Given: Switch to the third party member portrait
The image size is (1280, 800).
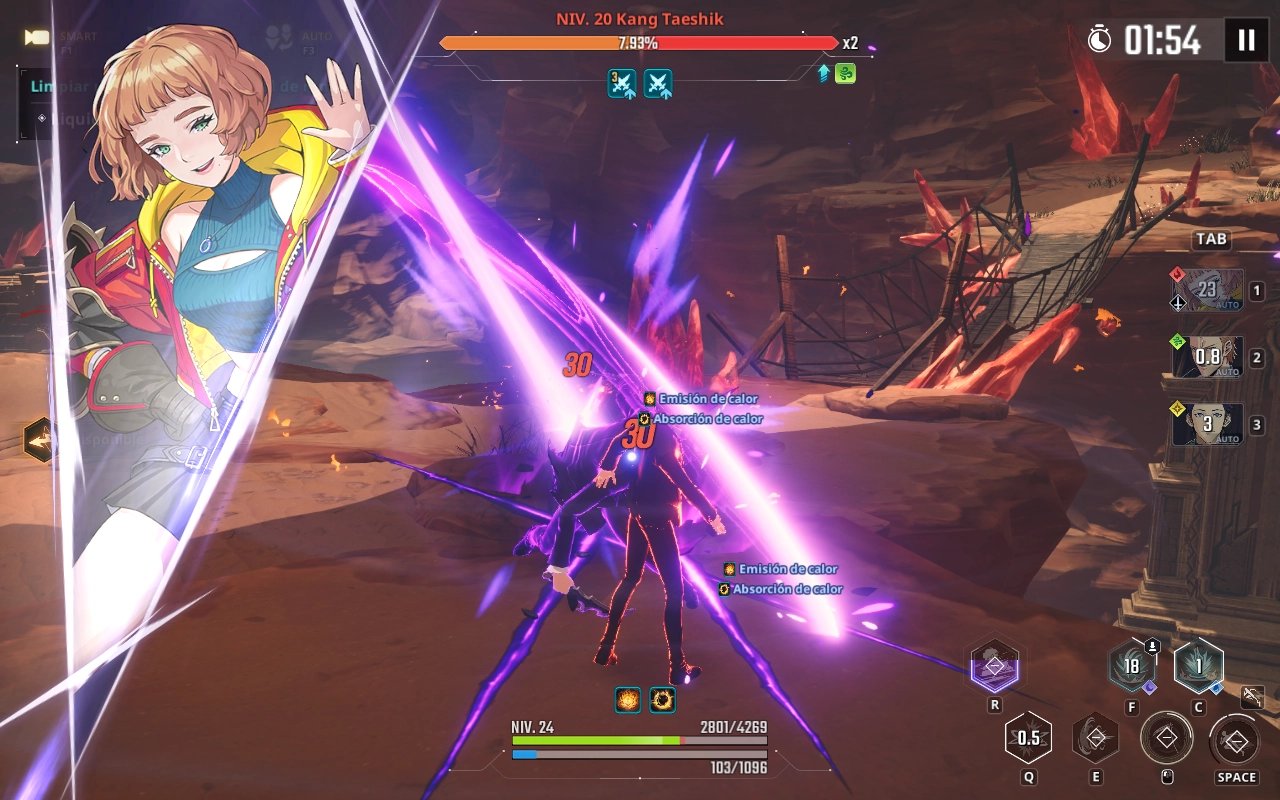Looking at the screenshot, I should pyautogui.click(x=1208, y=424).
